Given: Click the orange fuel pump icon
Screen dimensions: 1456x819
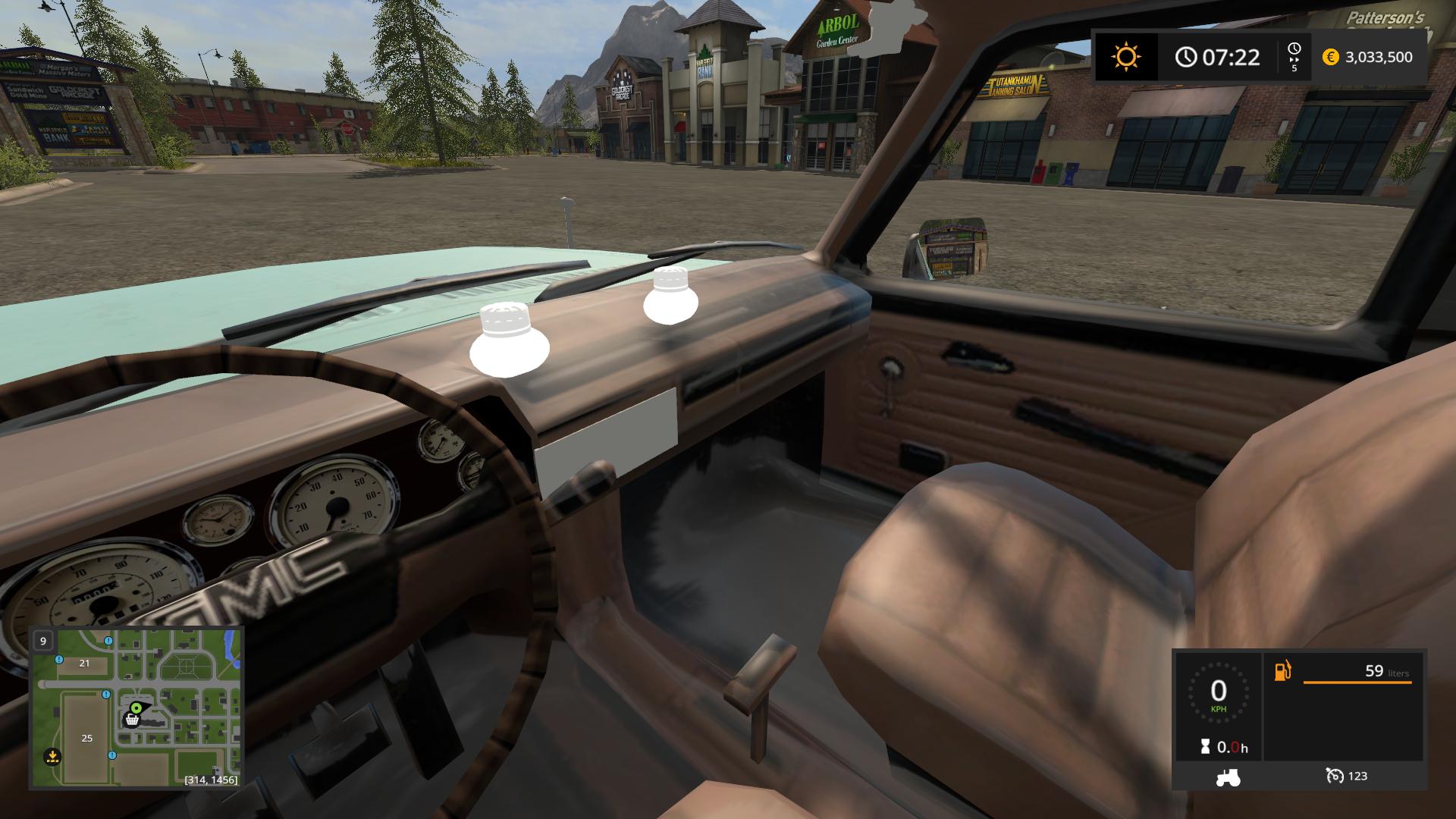Looking at the screenshot, I should click(x=1282, y=671).
